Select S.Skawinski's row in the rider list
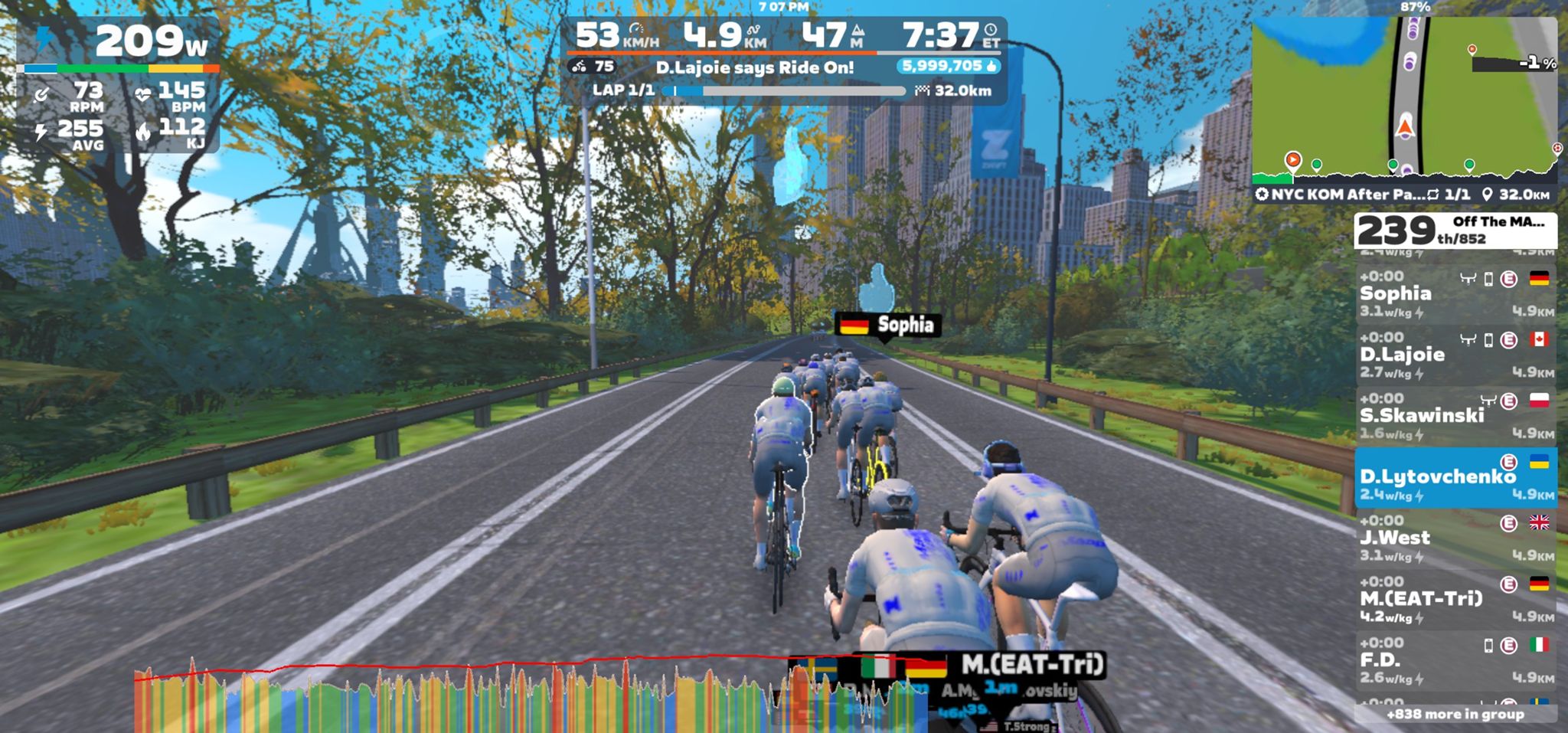 click(1455, 416)
